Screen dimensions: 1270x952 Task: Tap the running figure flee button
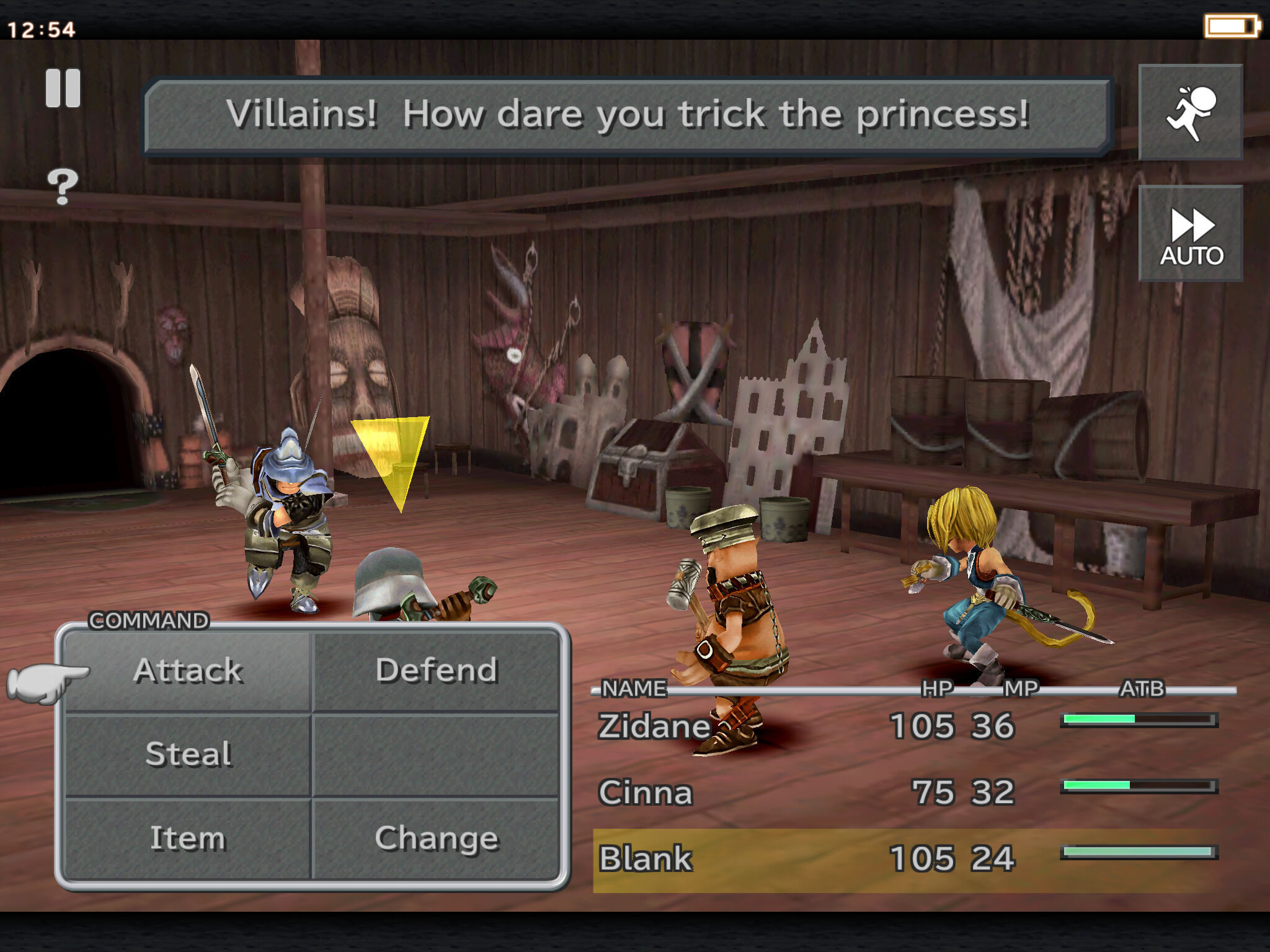click(x=1191, y=112)
